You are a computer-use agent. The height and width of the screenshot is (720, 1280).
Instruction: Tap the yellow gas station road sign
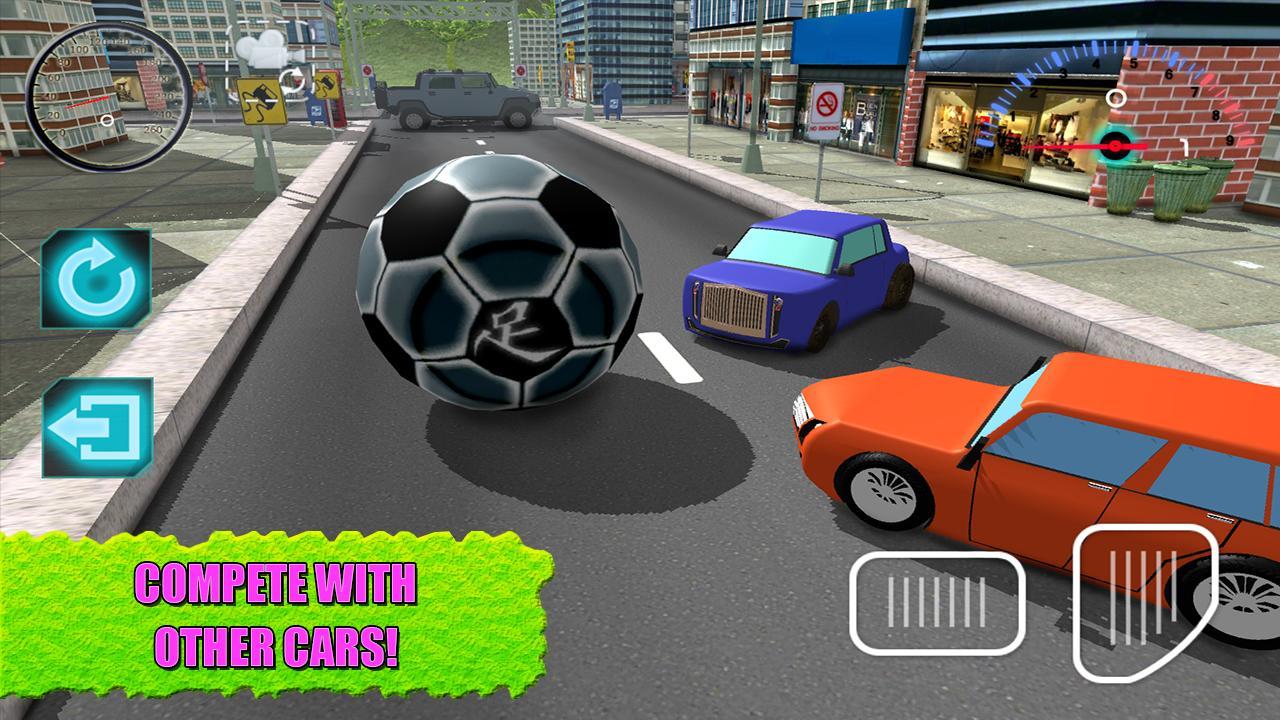point(262,101)
